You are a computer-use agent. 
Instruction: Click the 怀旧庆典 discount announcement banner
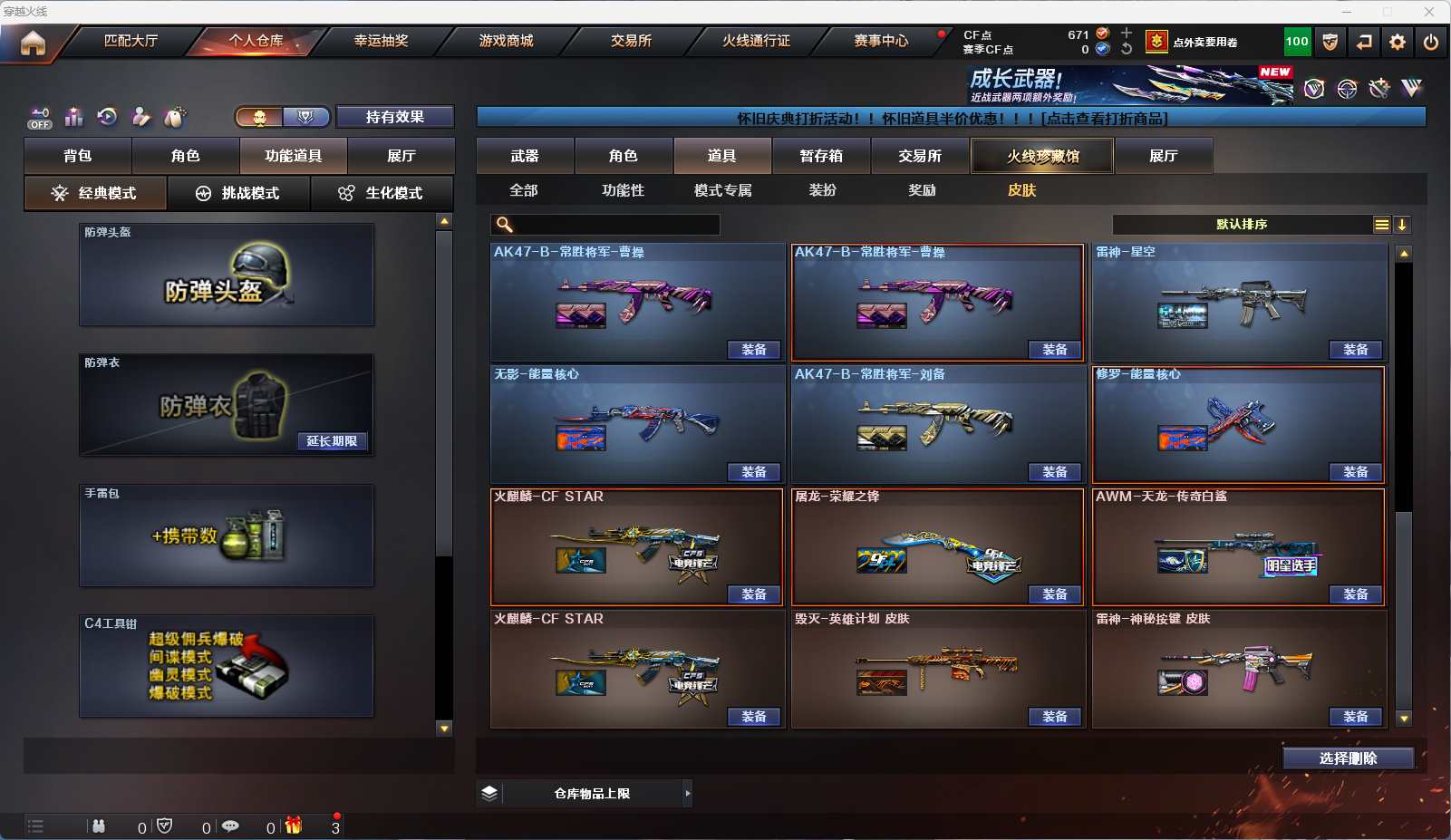pos(951,118)
